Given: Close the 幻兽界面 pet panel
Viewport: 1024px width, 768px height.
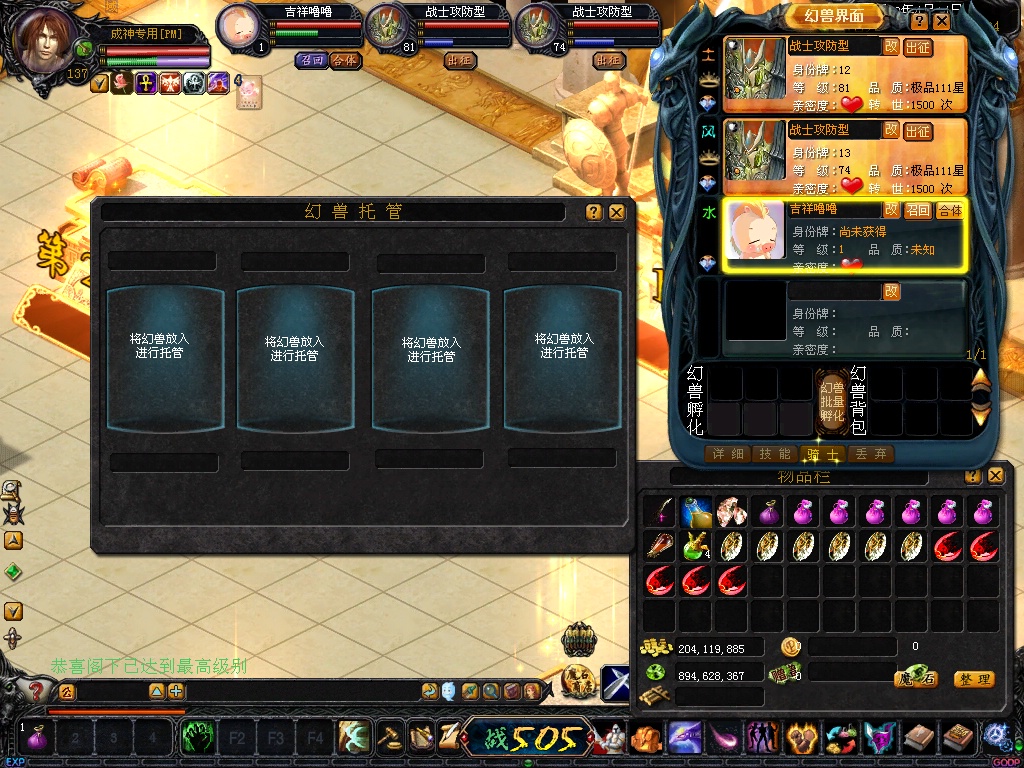Looking at the screenshot, I should (942, 21).
